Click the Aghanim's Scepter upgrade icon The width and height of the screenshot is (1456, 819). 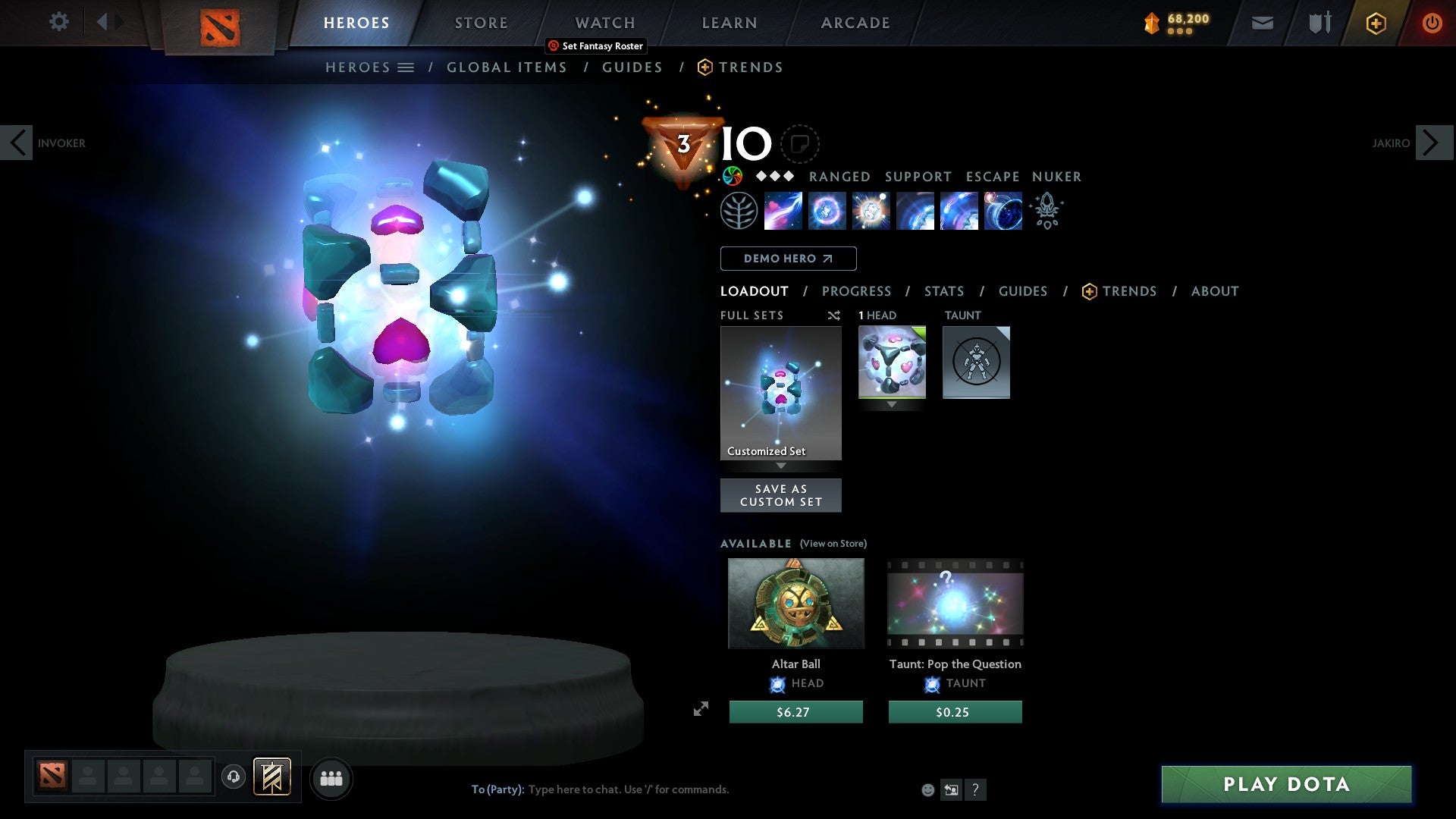1047,211
